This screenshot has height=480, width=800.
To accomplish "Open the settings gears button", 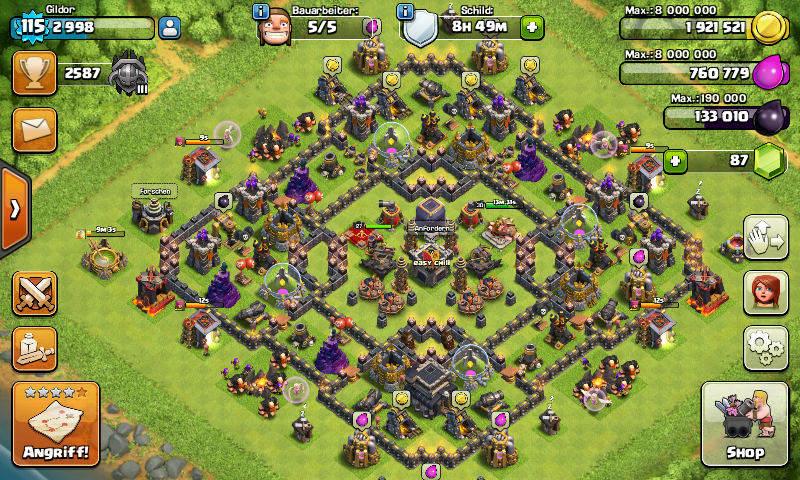I will tap(765, 347).
